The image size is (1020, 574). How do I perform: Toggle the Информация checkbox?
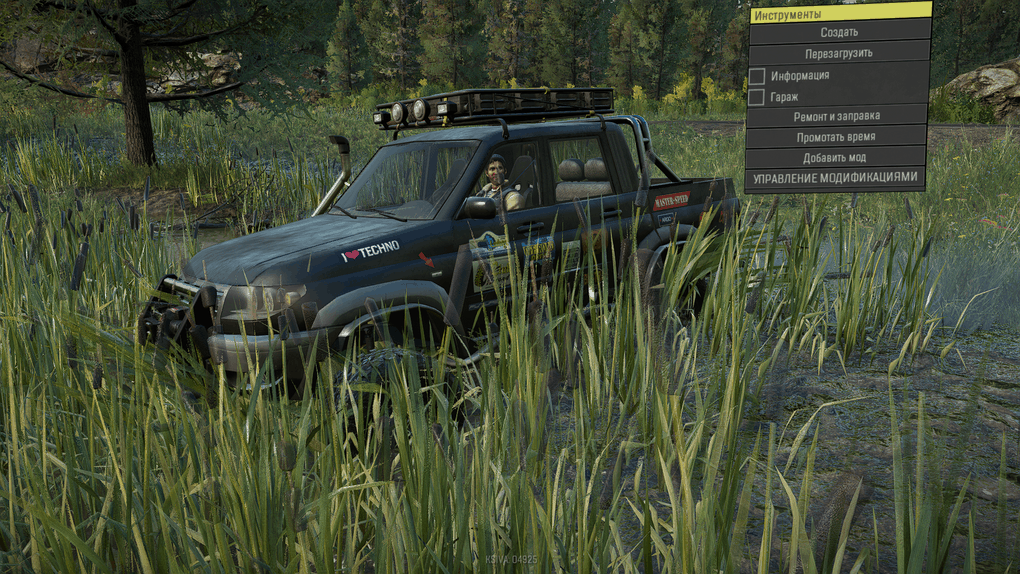(757, 75)
